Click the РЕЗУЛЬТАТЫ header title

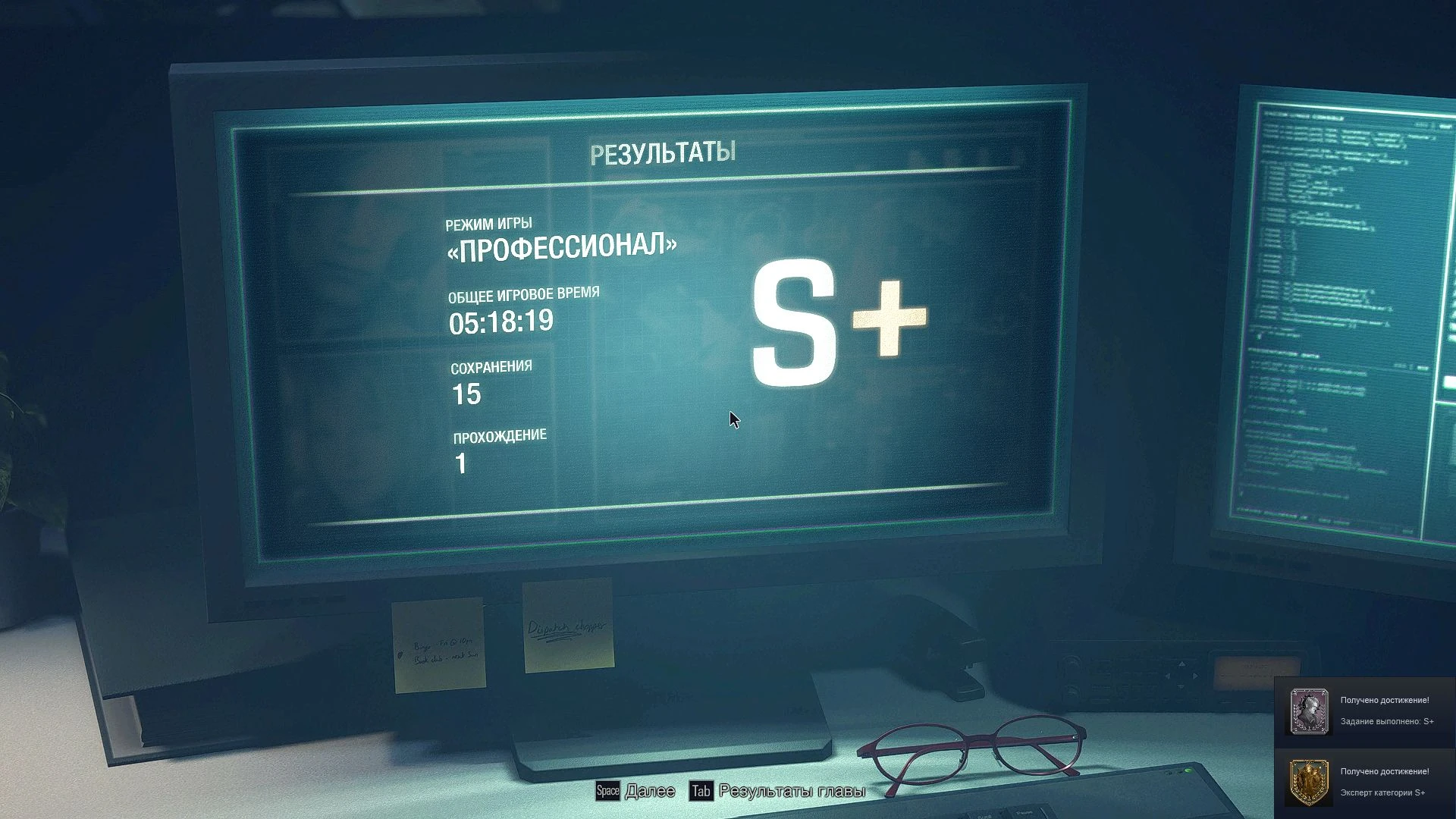tap(664, 152)
